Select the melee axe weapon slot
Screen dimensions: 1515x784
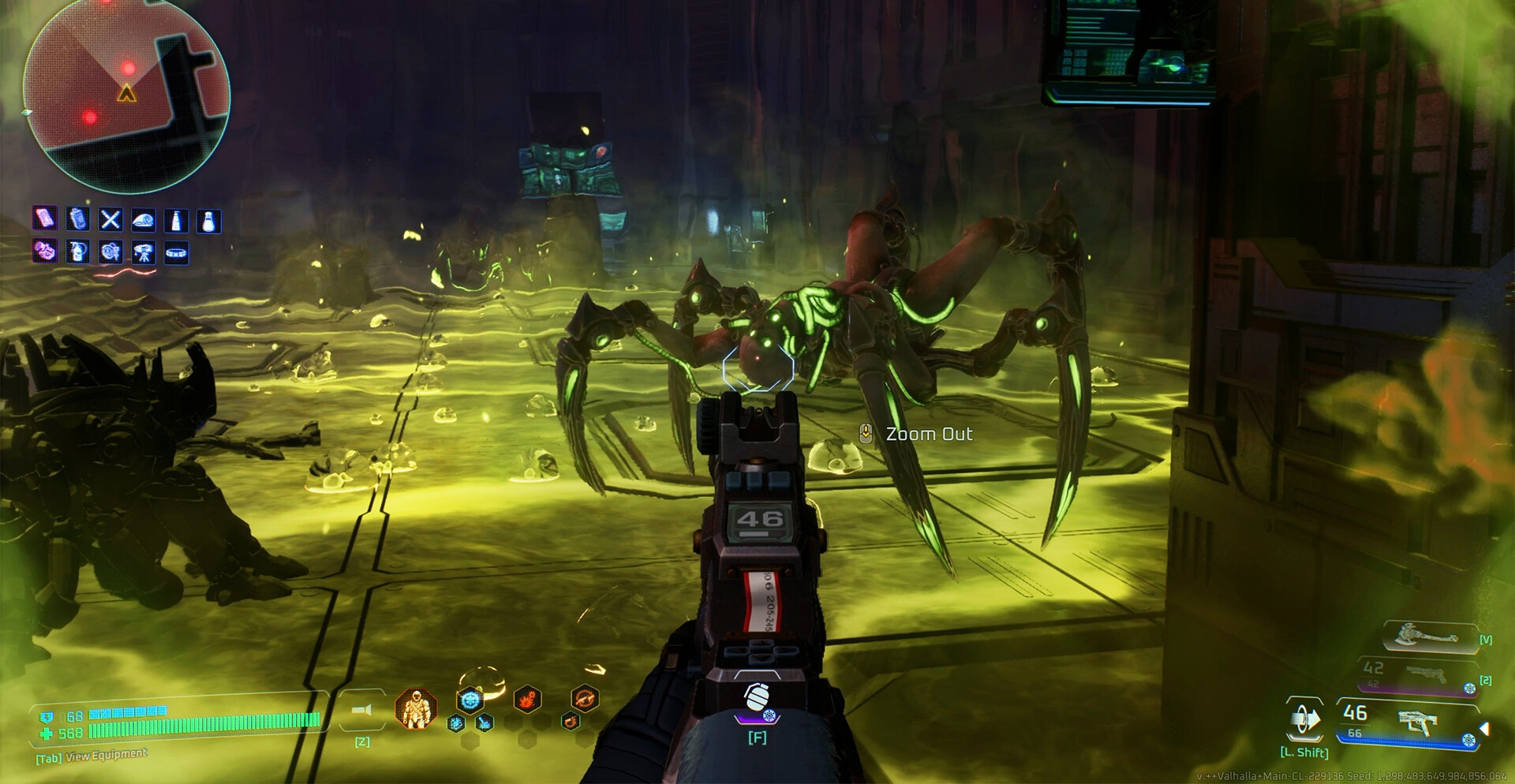point(1429,636)
